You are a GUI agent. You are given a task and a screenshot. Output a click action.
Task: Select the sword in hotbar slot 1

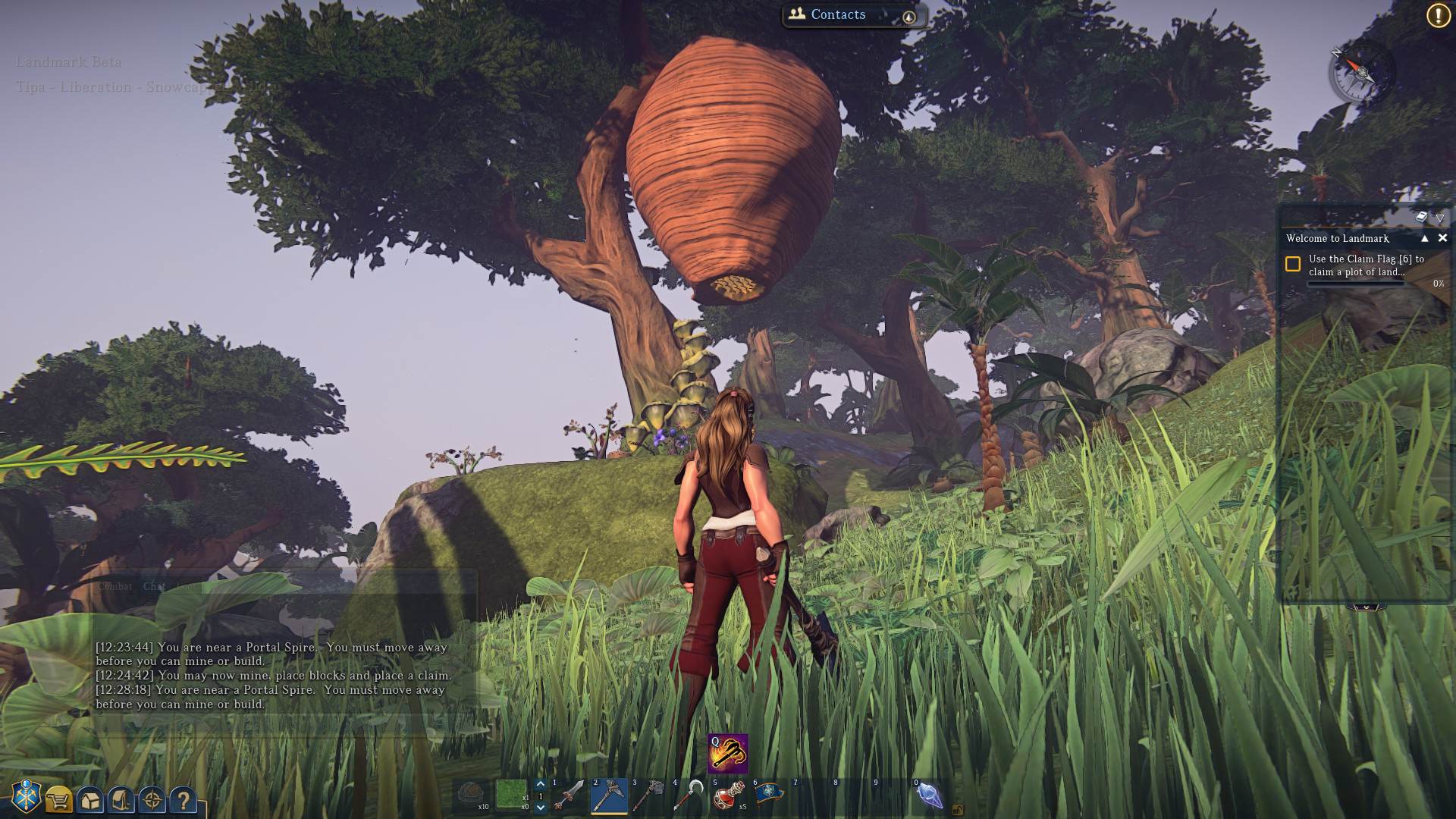pyautogui.click(x=569, y=795)
